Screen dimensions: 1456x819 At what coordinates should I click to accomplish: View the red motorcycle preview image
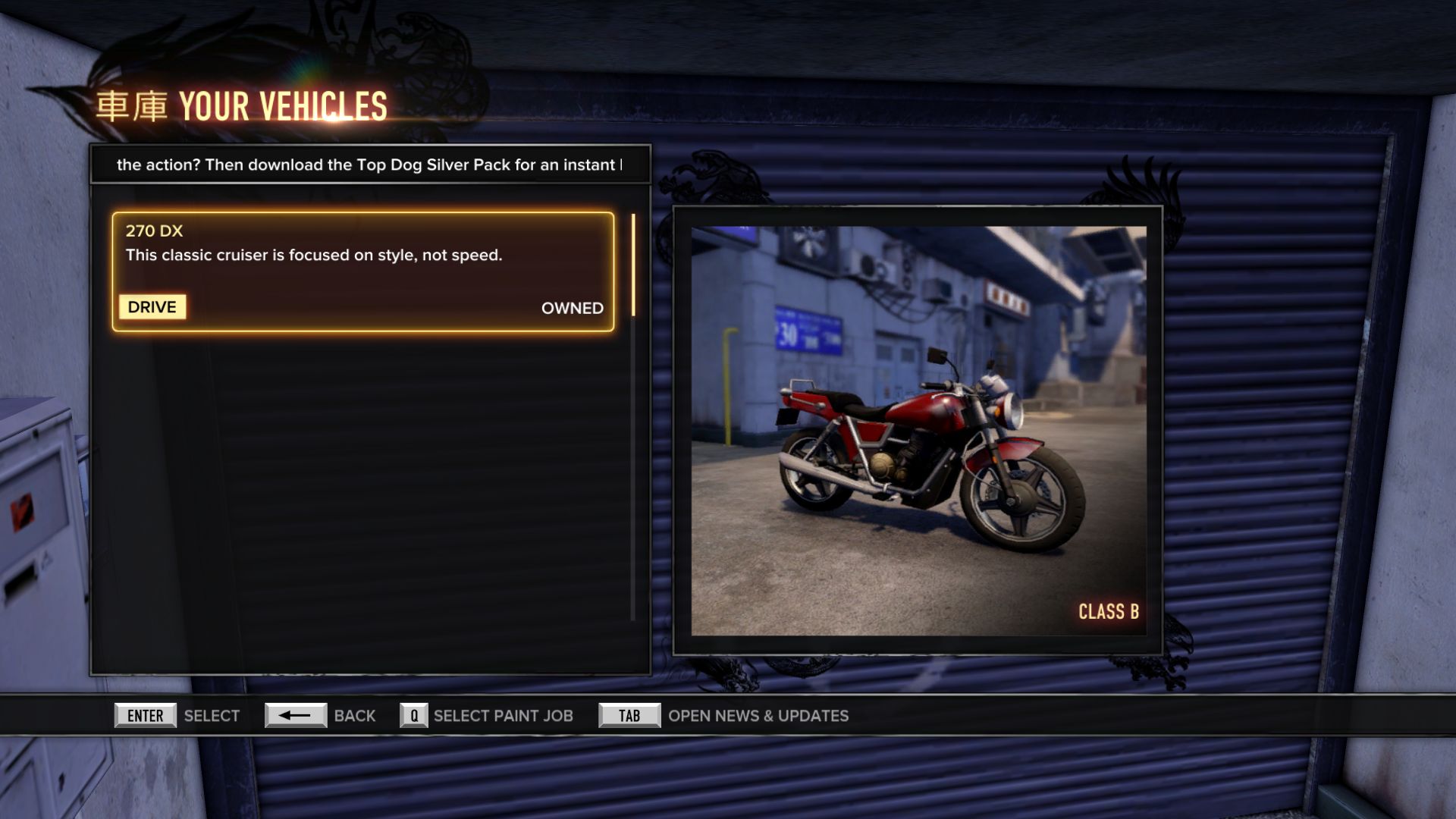coord(918,430)
